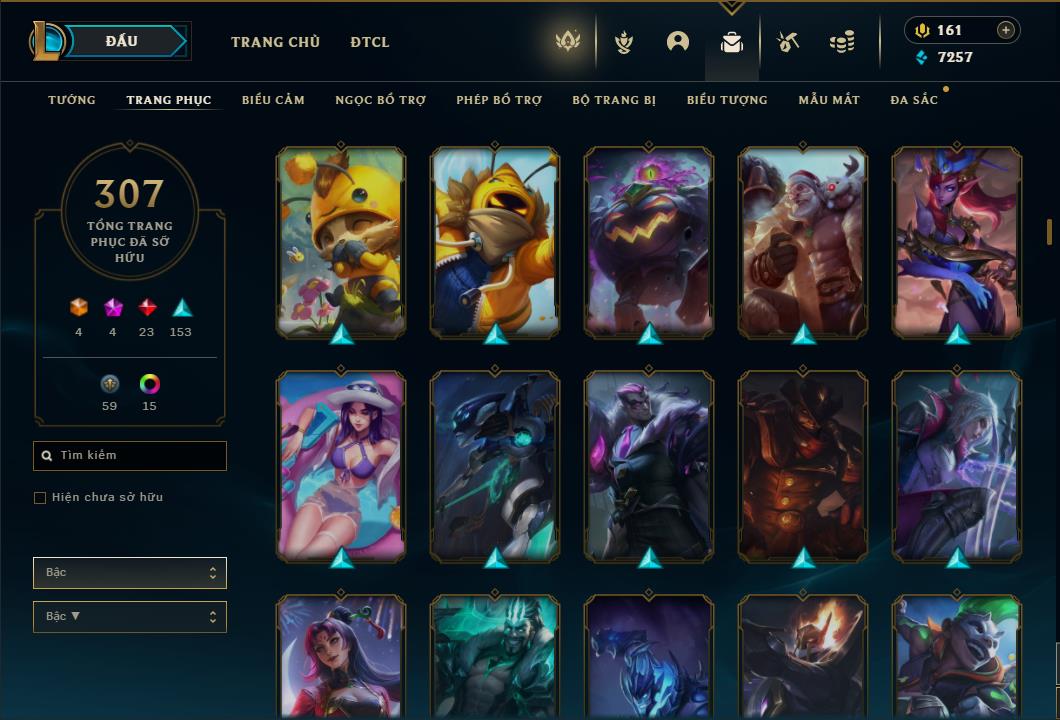Click the Tìm kiếm search field
Image resolution: width=1060 pixels, height=720 pixels.
[x=130, y=456]
